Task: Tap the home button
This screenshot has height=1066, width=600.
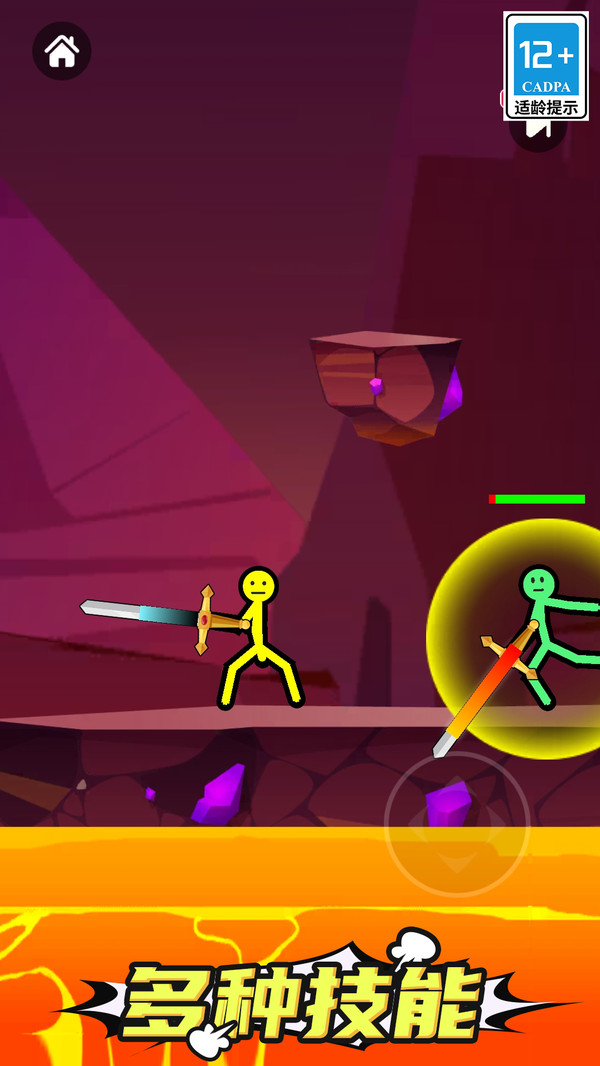Action: click(62, 50)
